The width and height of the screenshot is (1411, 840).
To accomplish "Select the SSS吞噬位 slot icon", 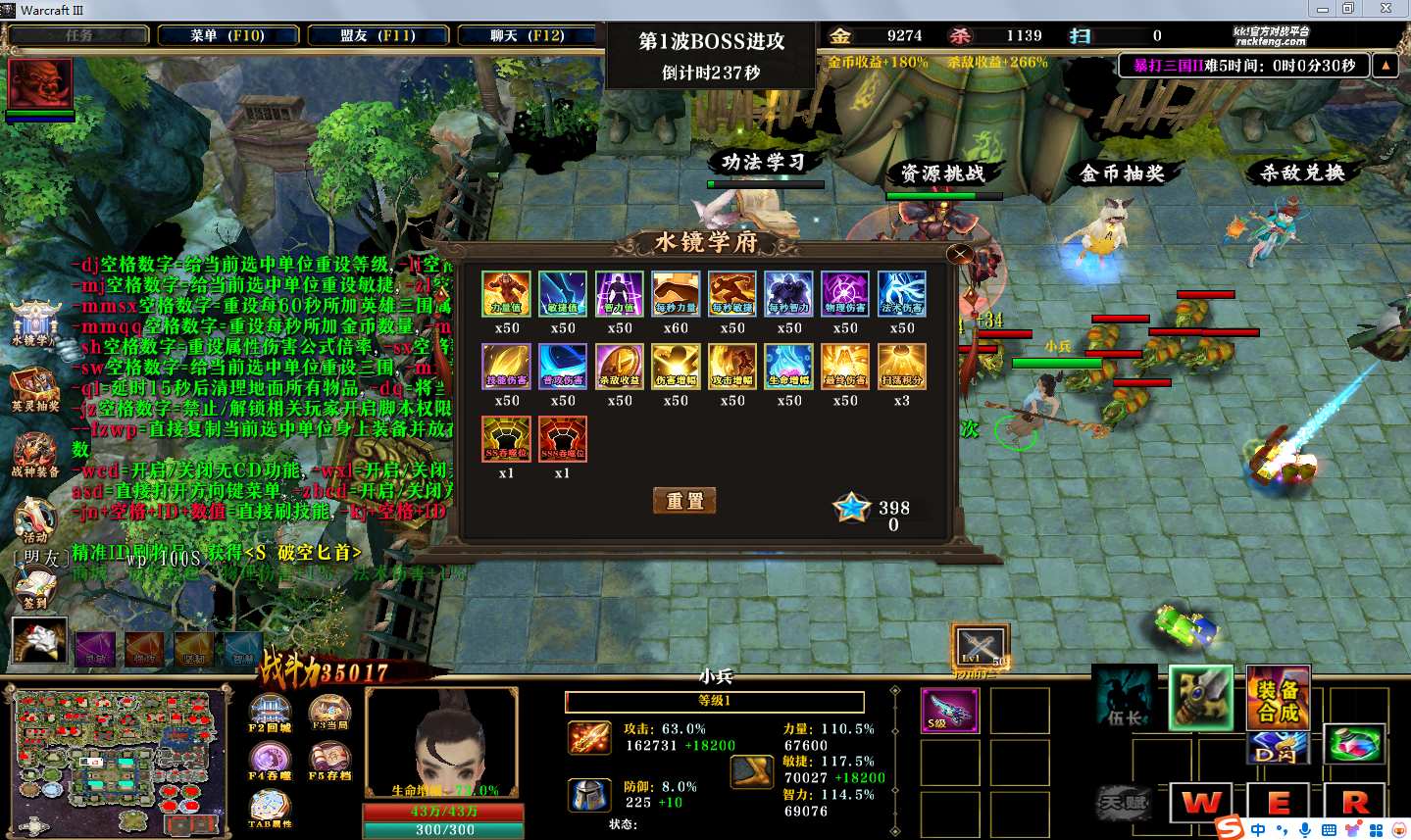I will 563,439.
